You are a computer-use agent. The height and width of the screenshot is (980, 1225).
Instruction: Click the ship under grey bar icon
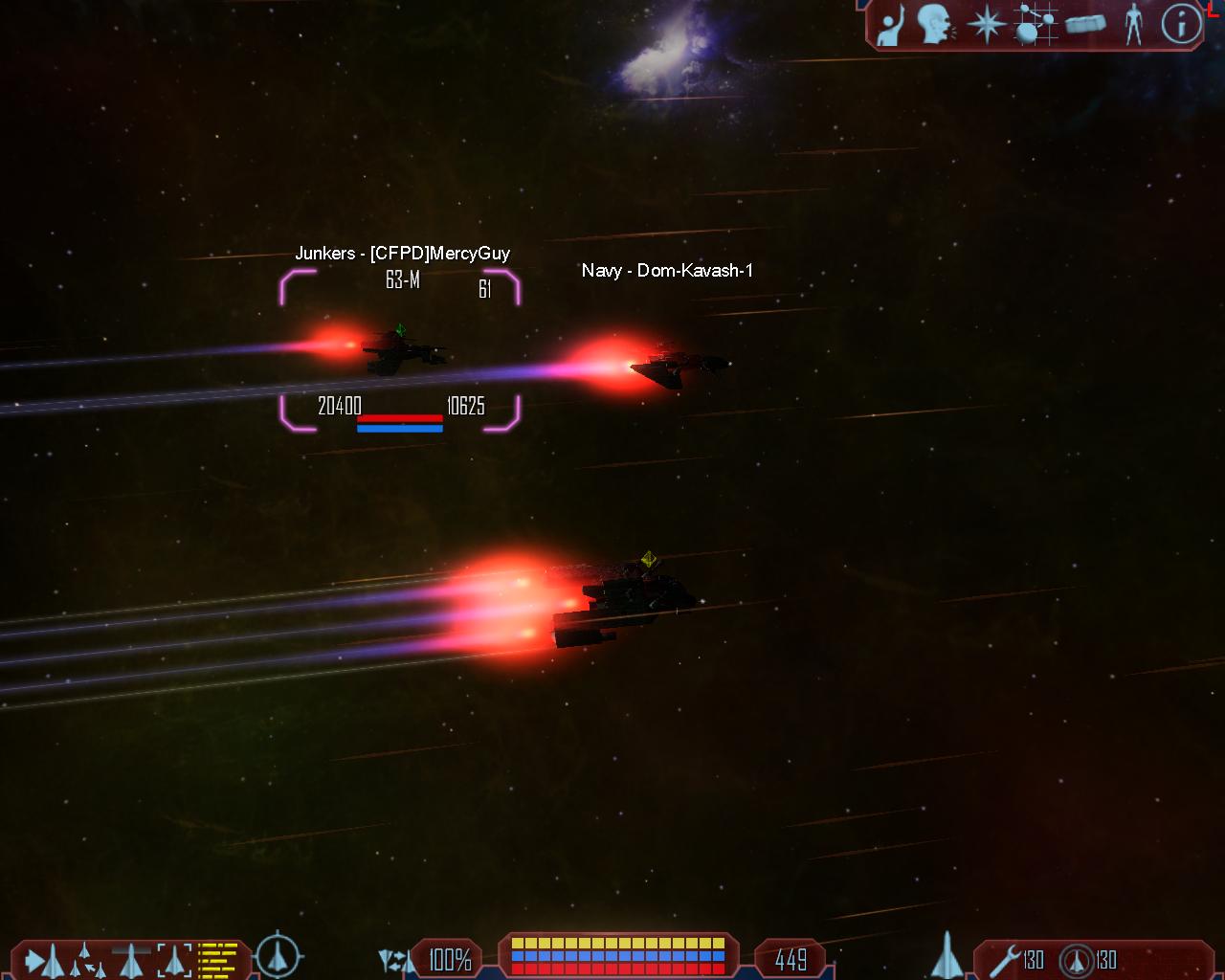click(131, 960)
